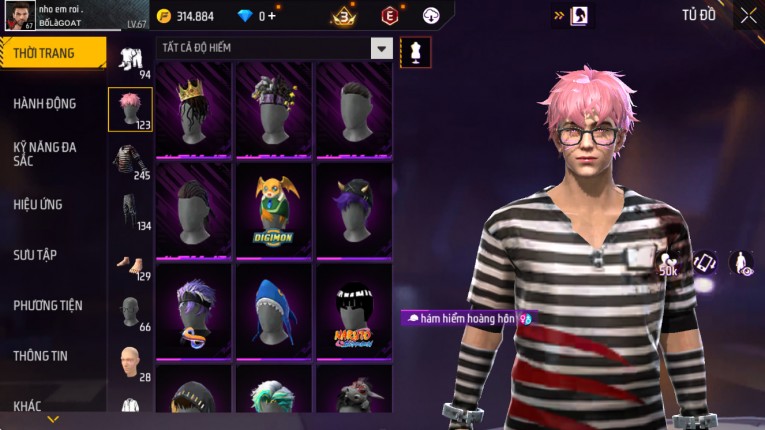Screen dimensions: 765x430
Task: Go to the HIỆU ỨNG tab
Action: point(38,204)
